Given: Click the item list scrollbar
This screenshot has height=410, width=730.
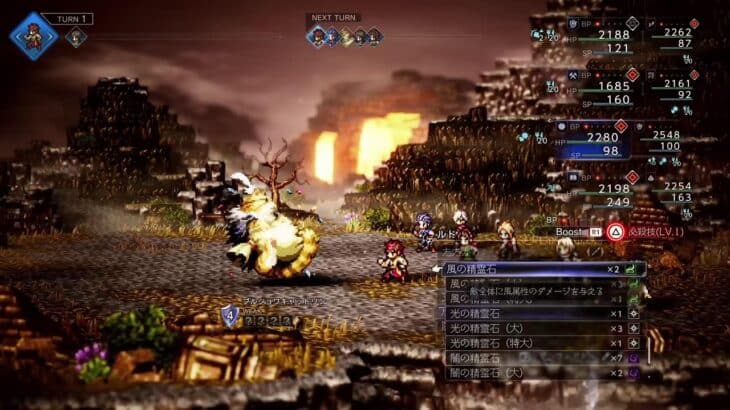Looking at the screenshot, I should click(657, 345).
